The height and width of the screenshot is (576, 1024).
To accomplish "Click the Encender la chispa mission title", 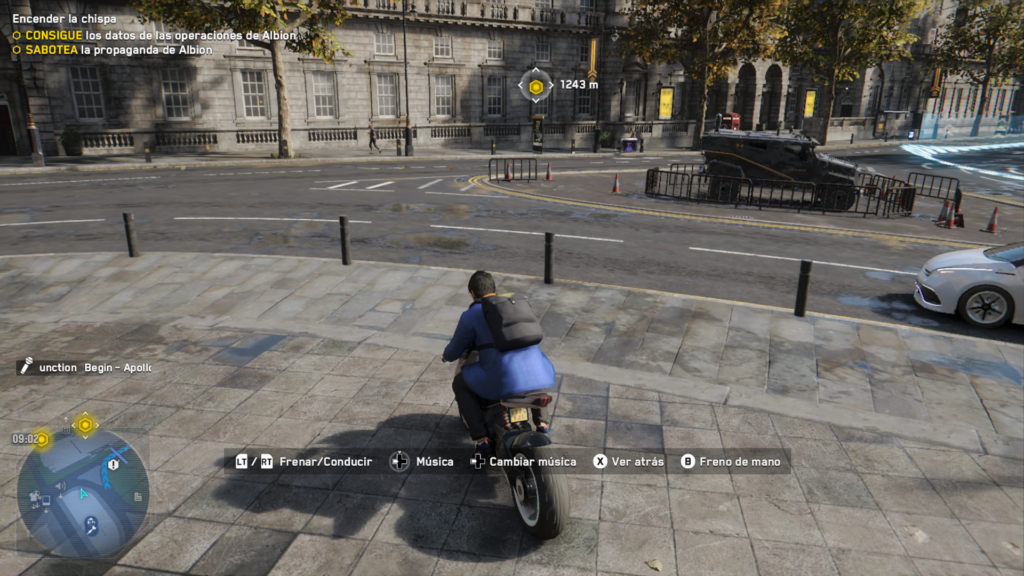I will click(64, 18).
